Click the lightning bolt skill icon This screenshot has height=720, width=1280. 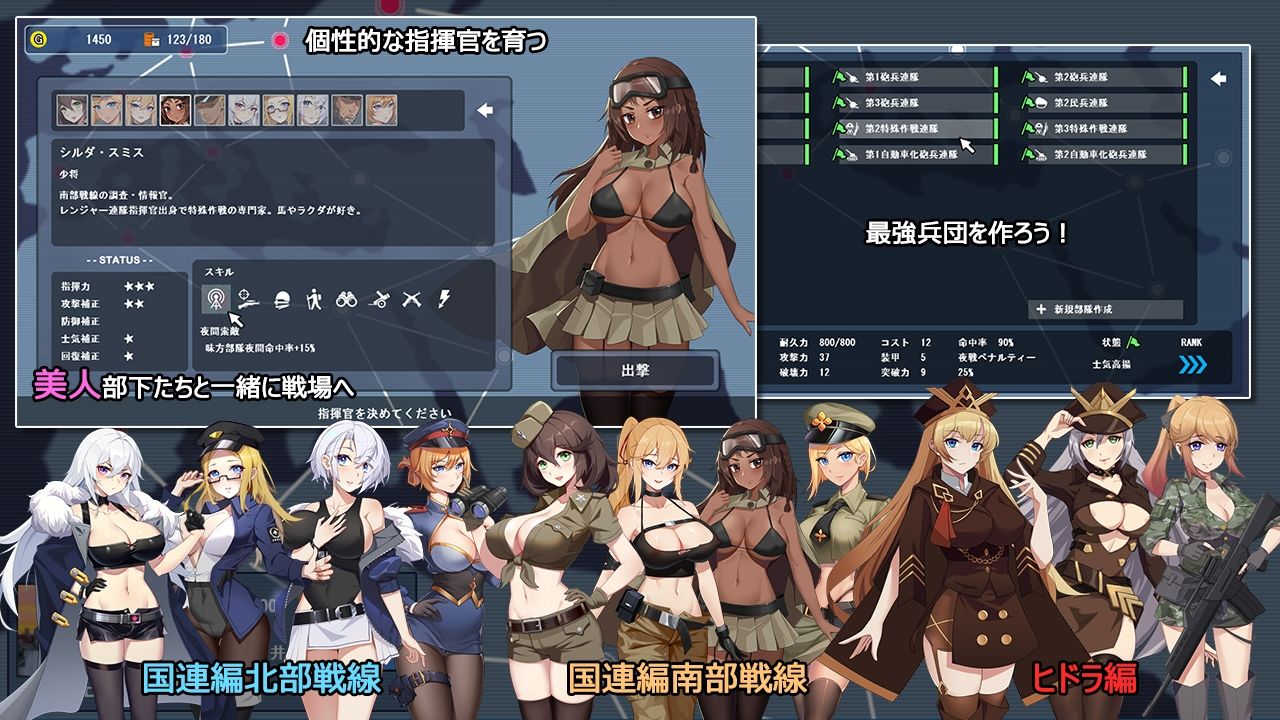(445, 297)
